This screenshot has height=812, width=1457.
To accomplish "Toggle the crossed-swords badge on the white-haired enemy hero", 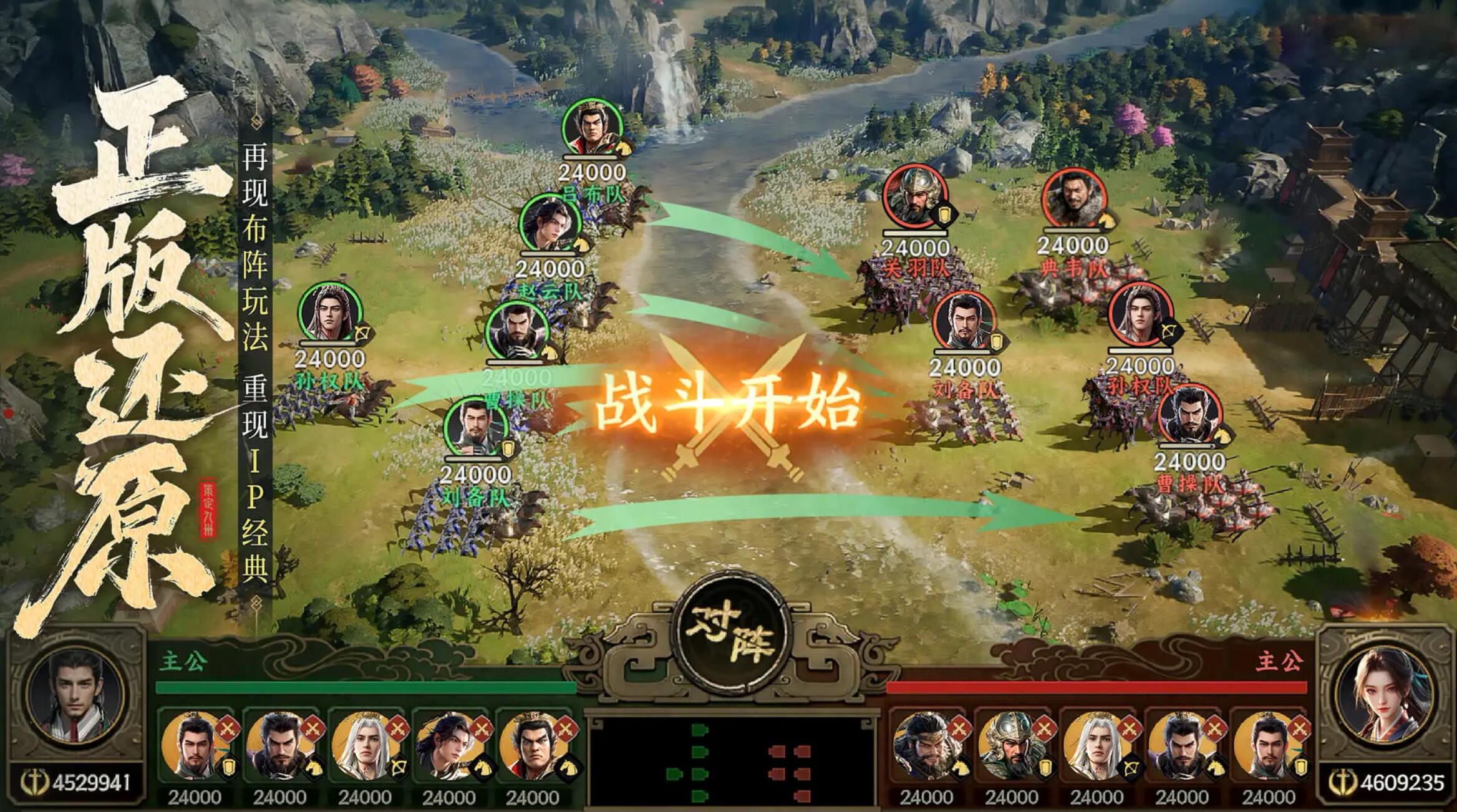I will pyautogui.click(x=1130, y=728).
